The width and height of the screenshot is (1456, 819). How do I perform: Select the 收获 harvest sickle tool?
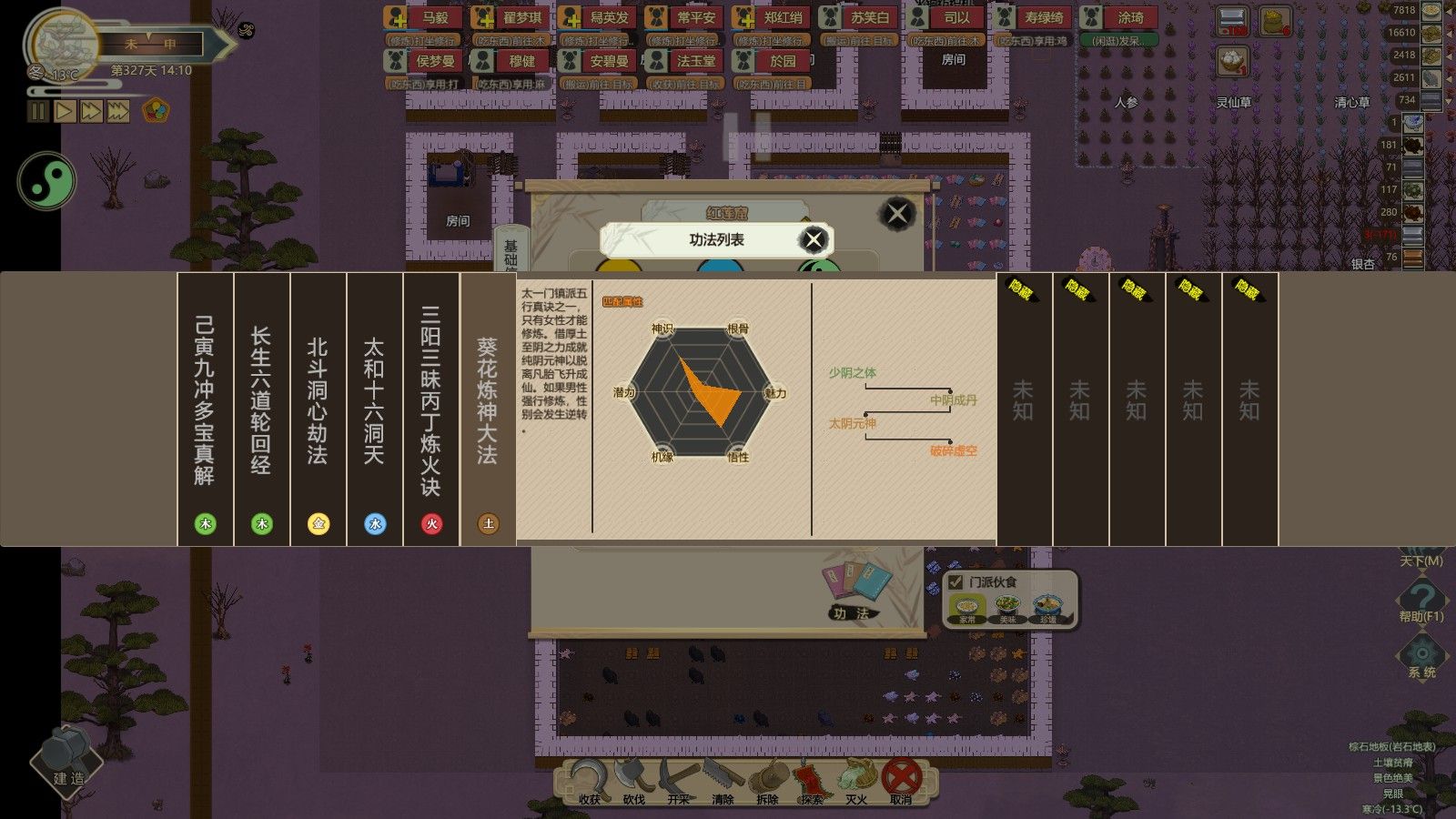[x=590, y=781]
